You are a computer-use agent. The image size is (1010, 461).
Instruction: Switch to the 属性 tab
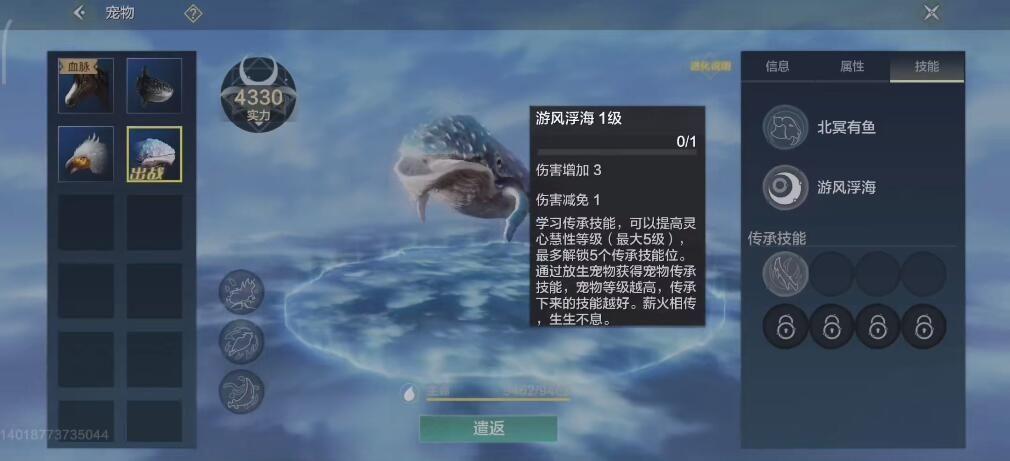pyautogui.click(x=852, y=67)
